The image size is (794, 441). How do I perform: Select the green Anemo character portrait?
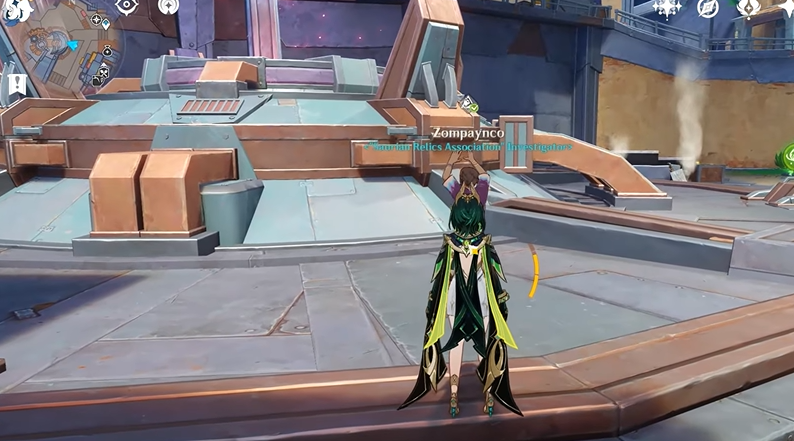[786, 158]
